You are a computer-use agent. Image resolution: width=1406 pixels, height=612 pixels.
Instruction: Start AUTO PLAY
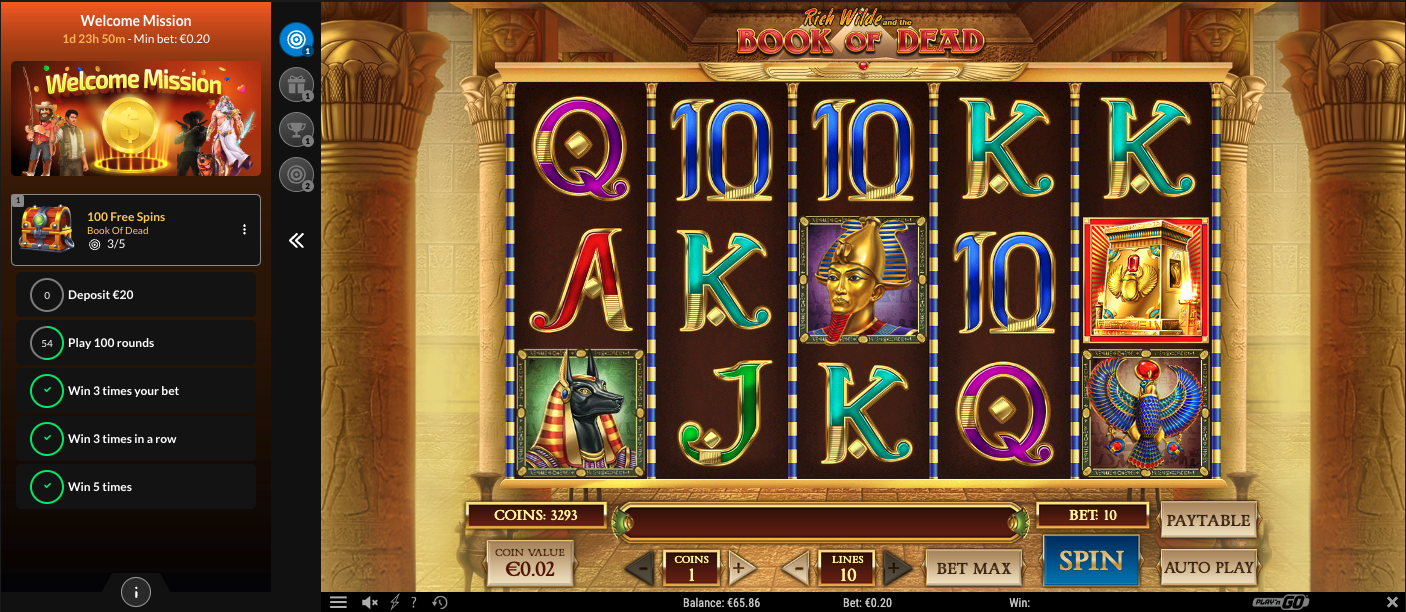[x=1208, y=568]
